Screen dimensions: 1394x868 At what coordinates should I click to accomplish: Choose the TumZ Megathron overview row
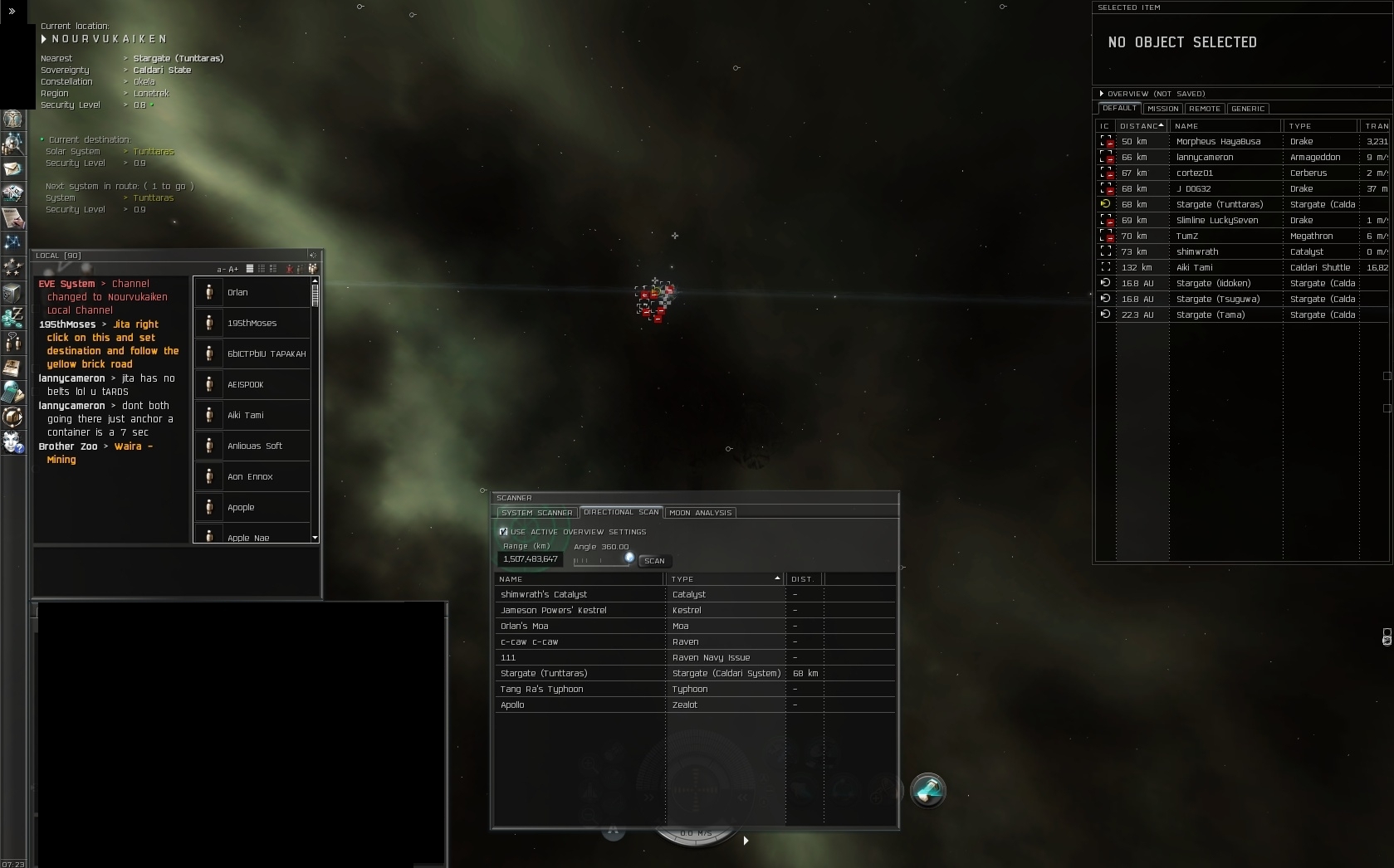click(1218, 236)
